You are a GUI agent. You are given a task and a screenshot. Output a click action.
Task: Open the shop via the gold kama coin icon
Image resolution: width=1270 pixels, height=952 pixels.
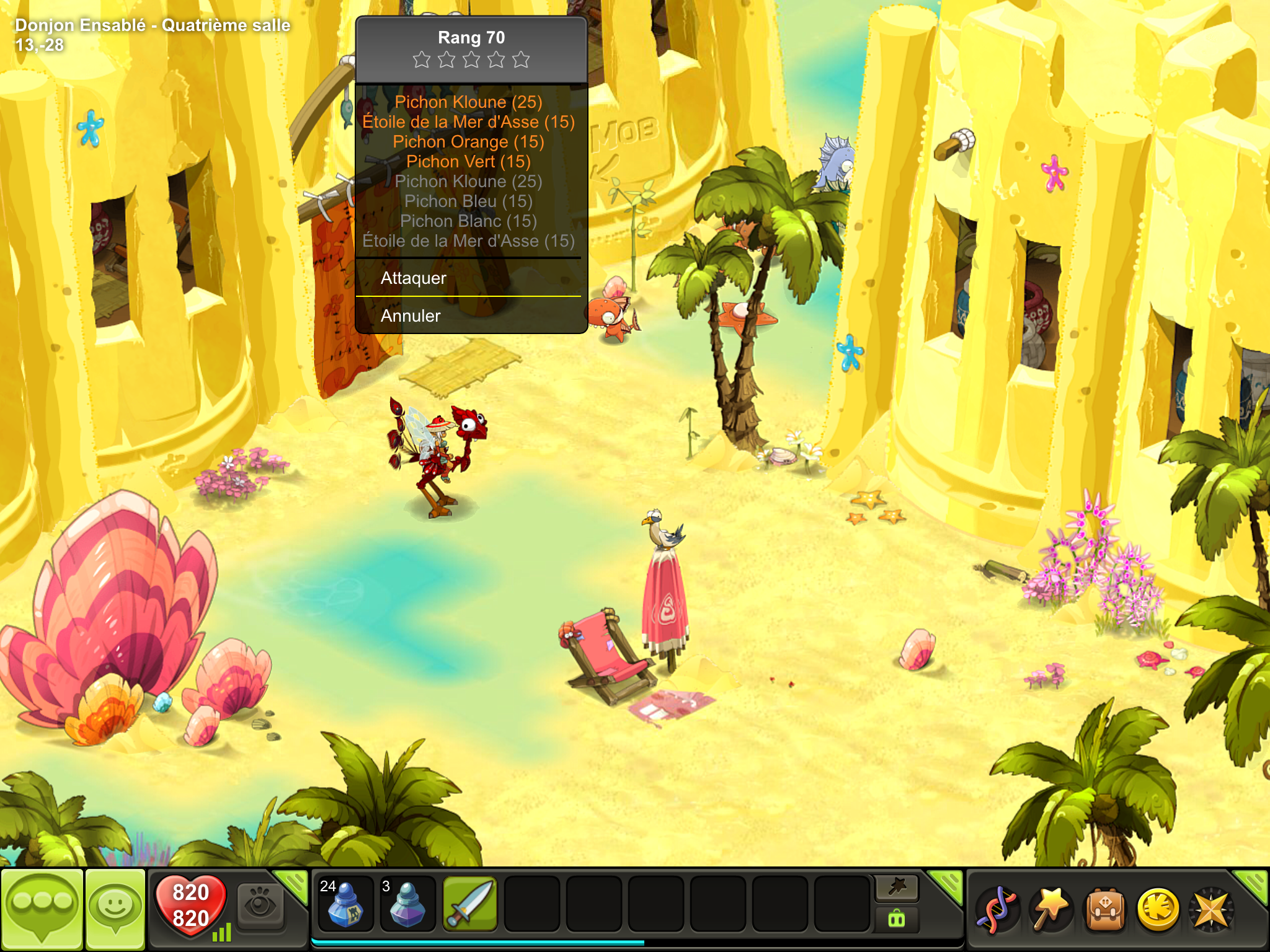1158,910
